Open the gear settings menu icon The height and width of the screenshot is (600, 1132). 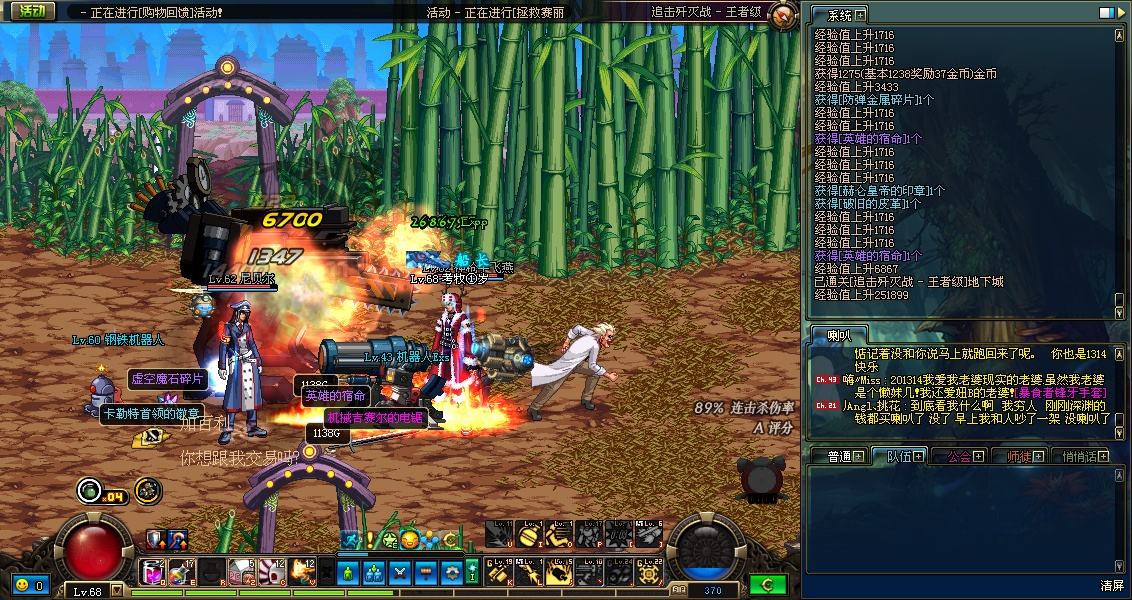click(x=451, y=572)
